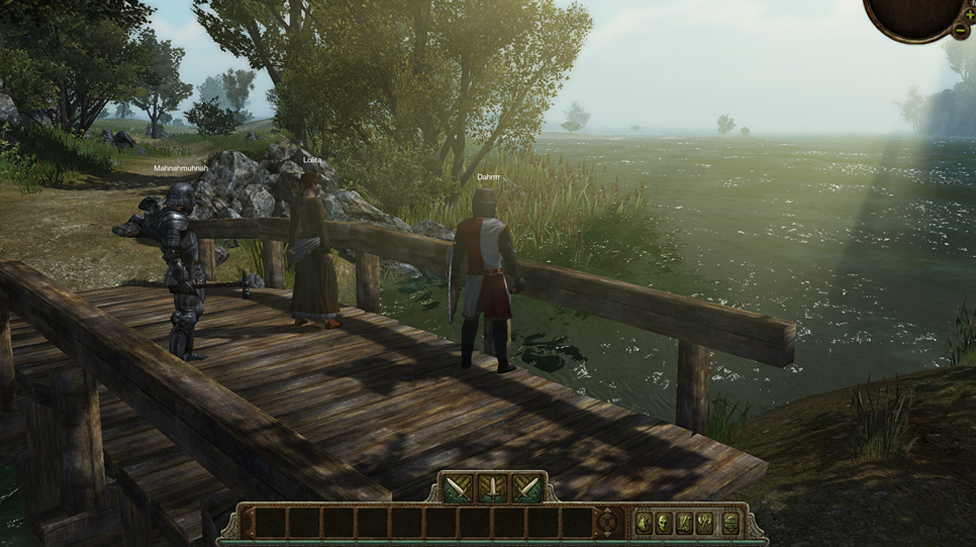The image size is (976, 547).
Task: Open the stacked bars menu icon
Action: click(x=730, y=522)
